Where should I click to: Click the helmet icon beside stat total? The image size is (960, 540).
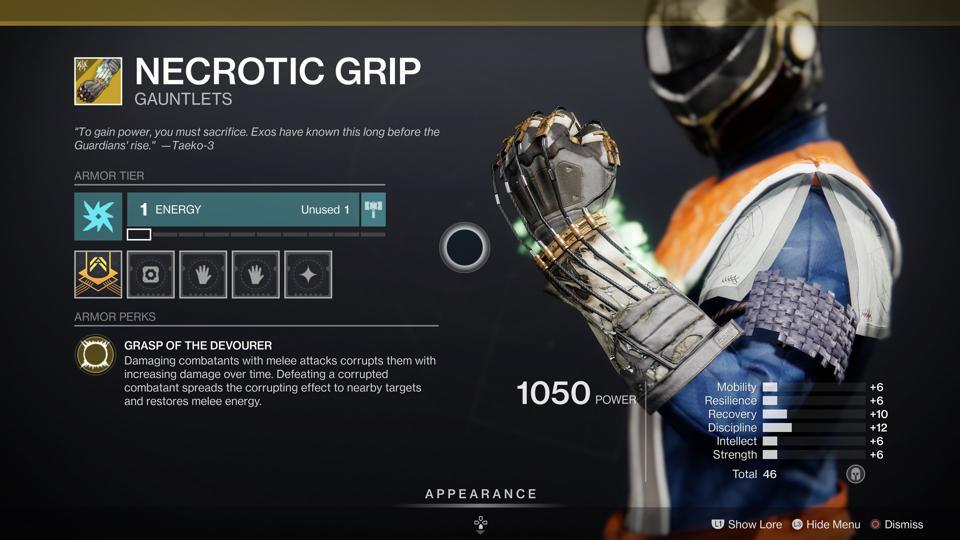click(x=855, y=474)
